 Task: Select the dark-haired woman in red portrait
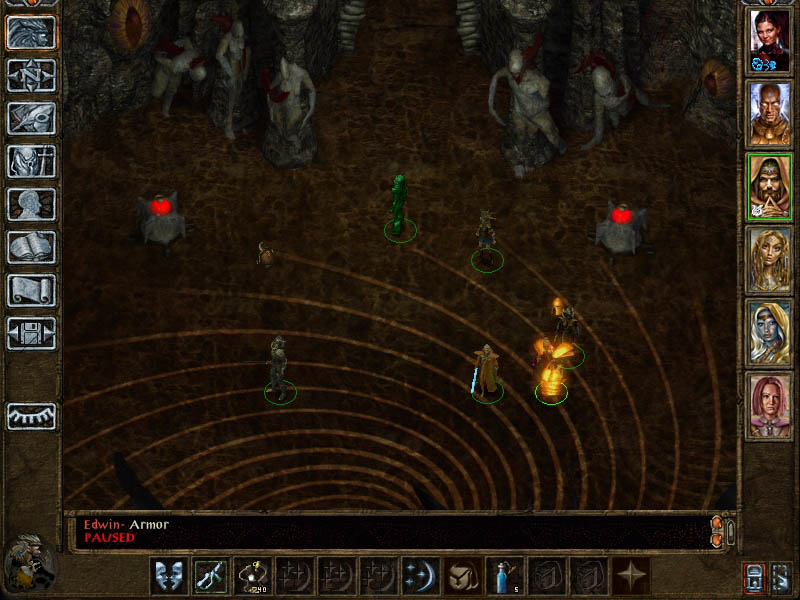tap(770, 41)
